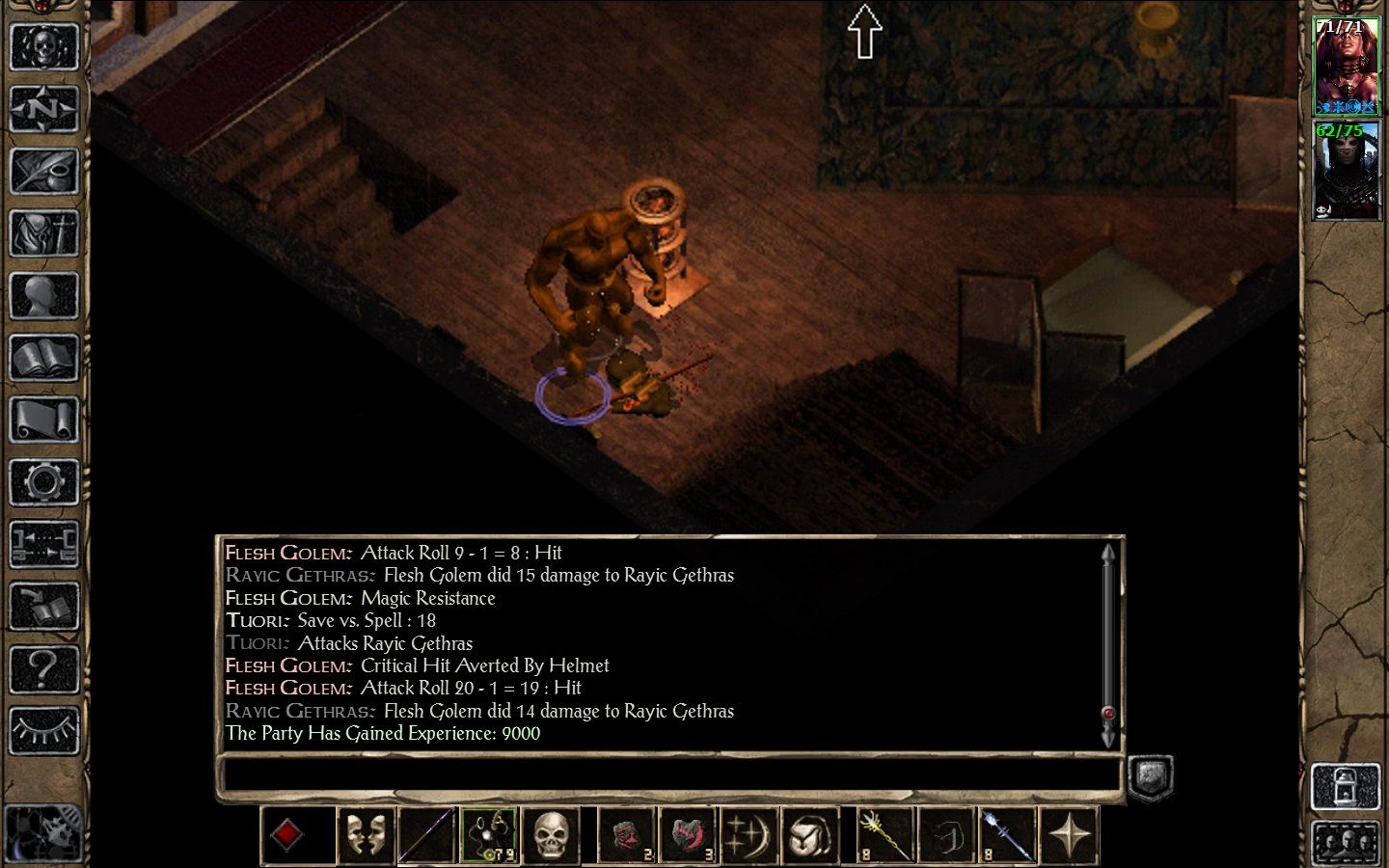Open the mage spellbook
The image size is (1389, 868).
43,360
